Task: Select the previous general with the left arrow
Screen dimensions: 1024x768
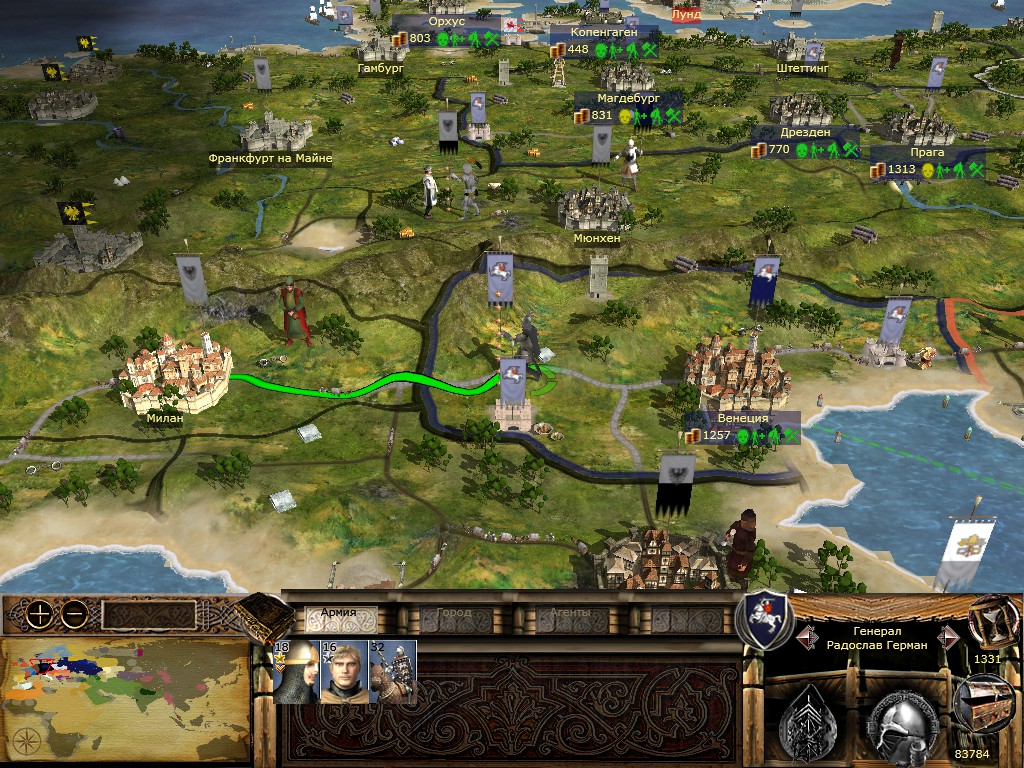Action: pos(804,637)
